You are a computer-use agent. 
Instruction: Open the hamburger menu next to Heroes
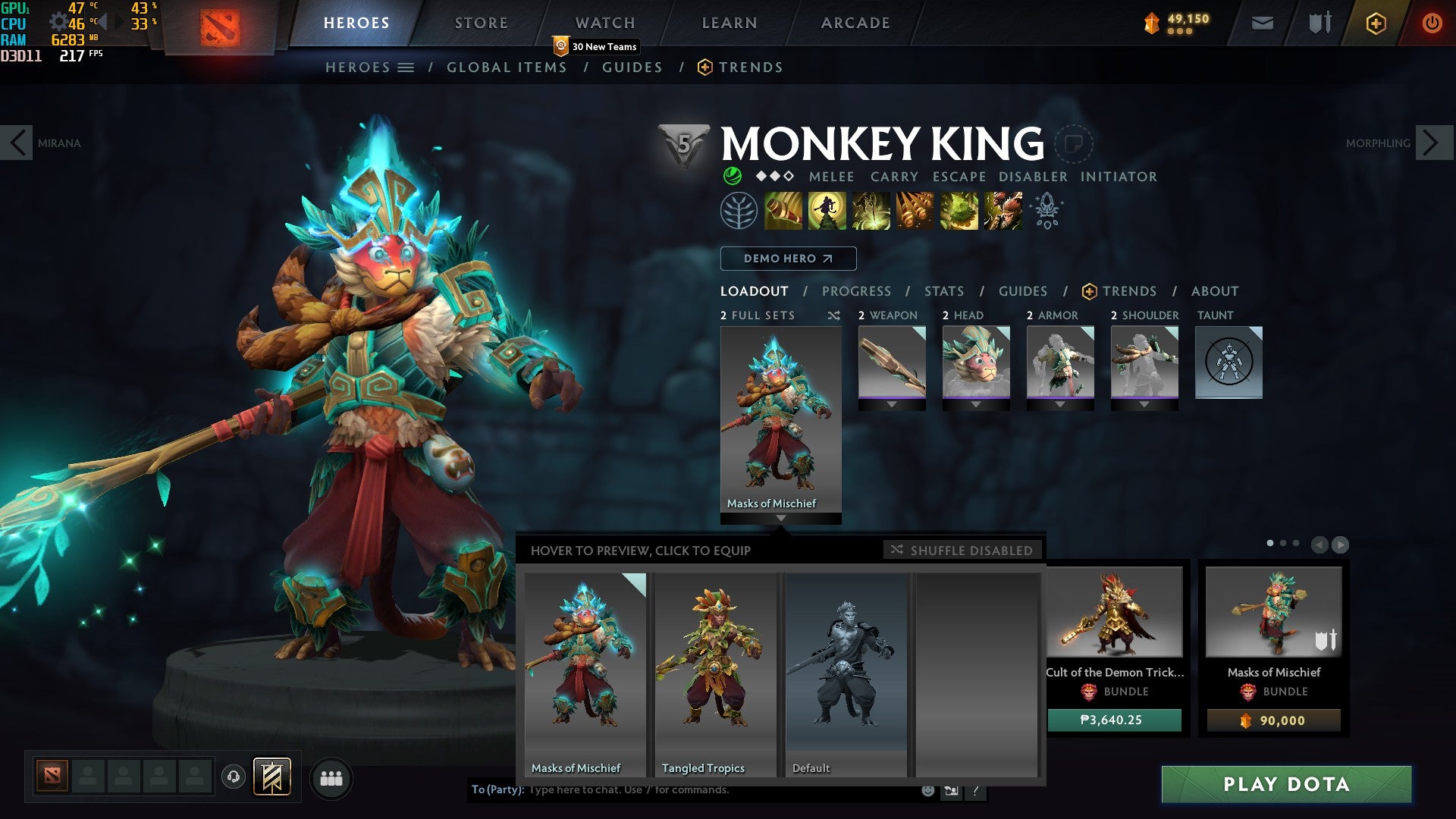pyautogui.click(x=406, y=67)
